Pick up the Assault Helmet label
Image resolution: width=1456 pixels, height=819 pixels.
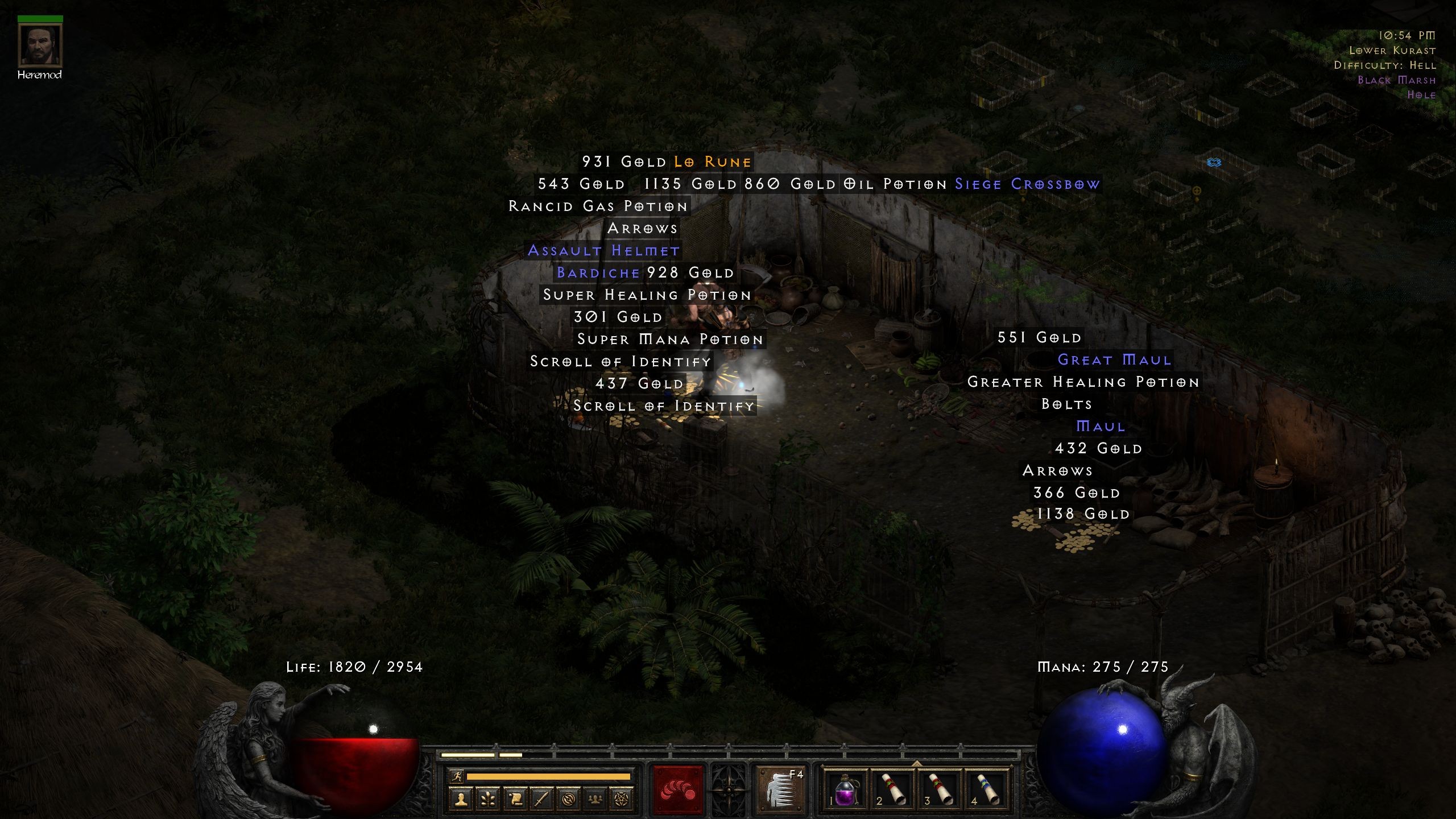point(604,251)
